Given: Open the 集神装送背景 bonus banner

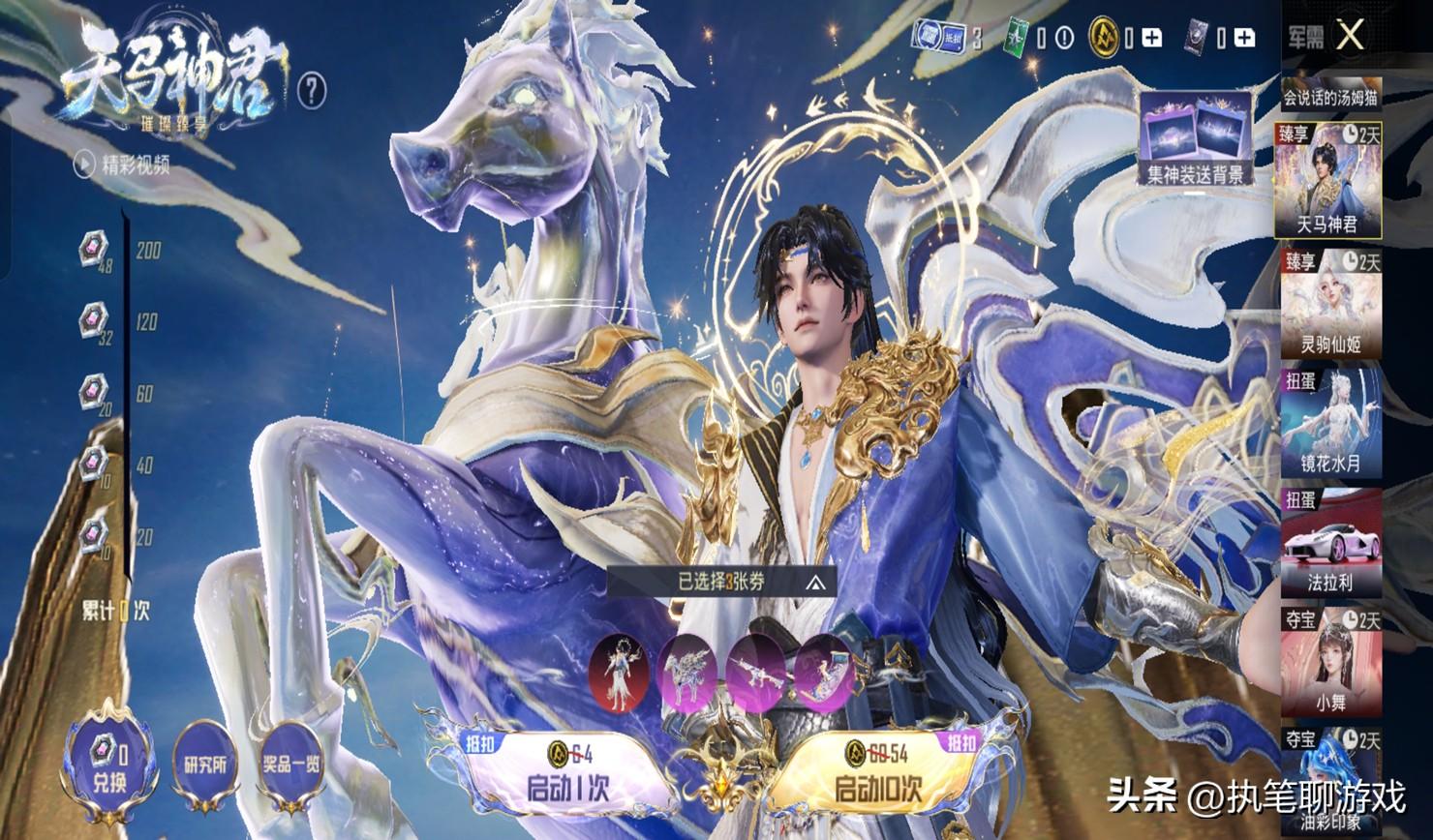Looking at the screenshot, I should pos(1197,137).
